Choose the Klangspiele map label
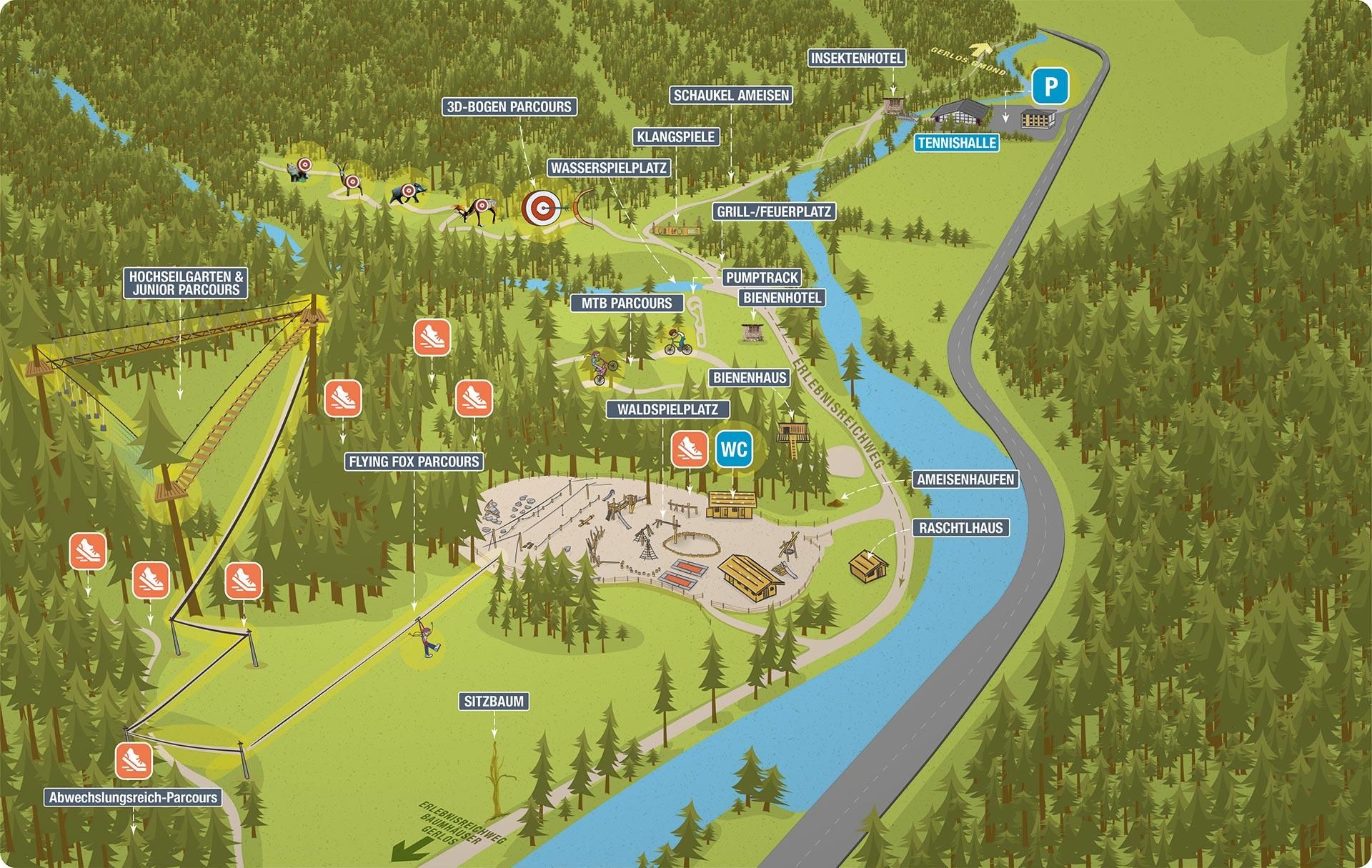 [675, 136]
